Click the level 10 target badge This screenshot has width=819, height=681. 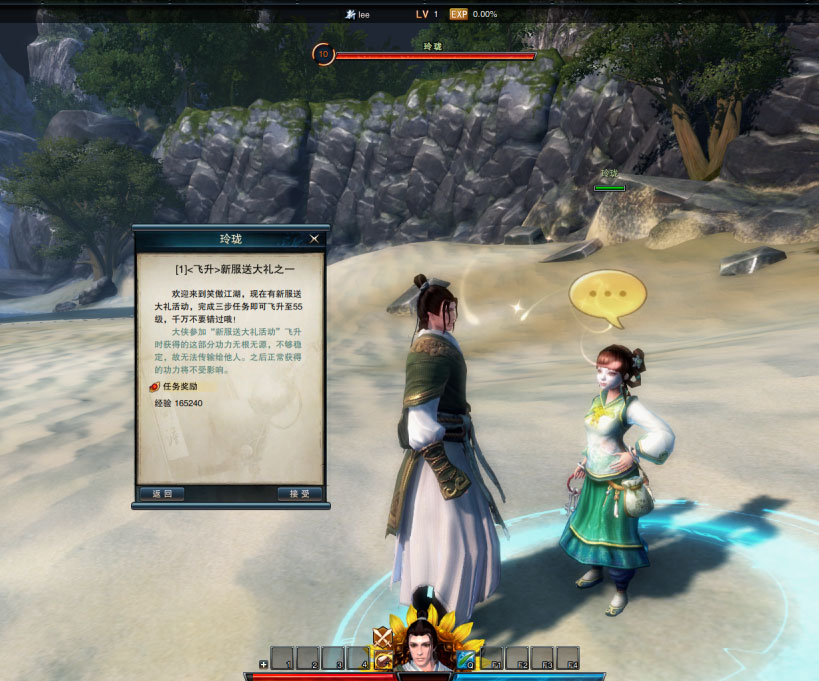(x=323, y=54)
